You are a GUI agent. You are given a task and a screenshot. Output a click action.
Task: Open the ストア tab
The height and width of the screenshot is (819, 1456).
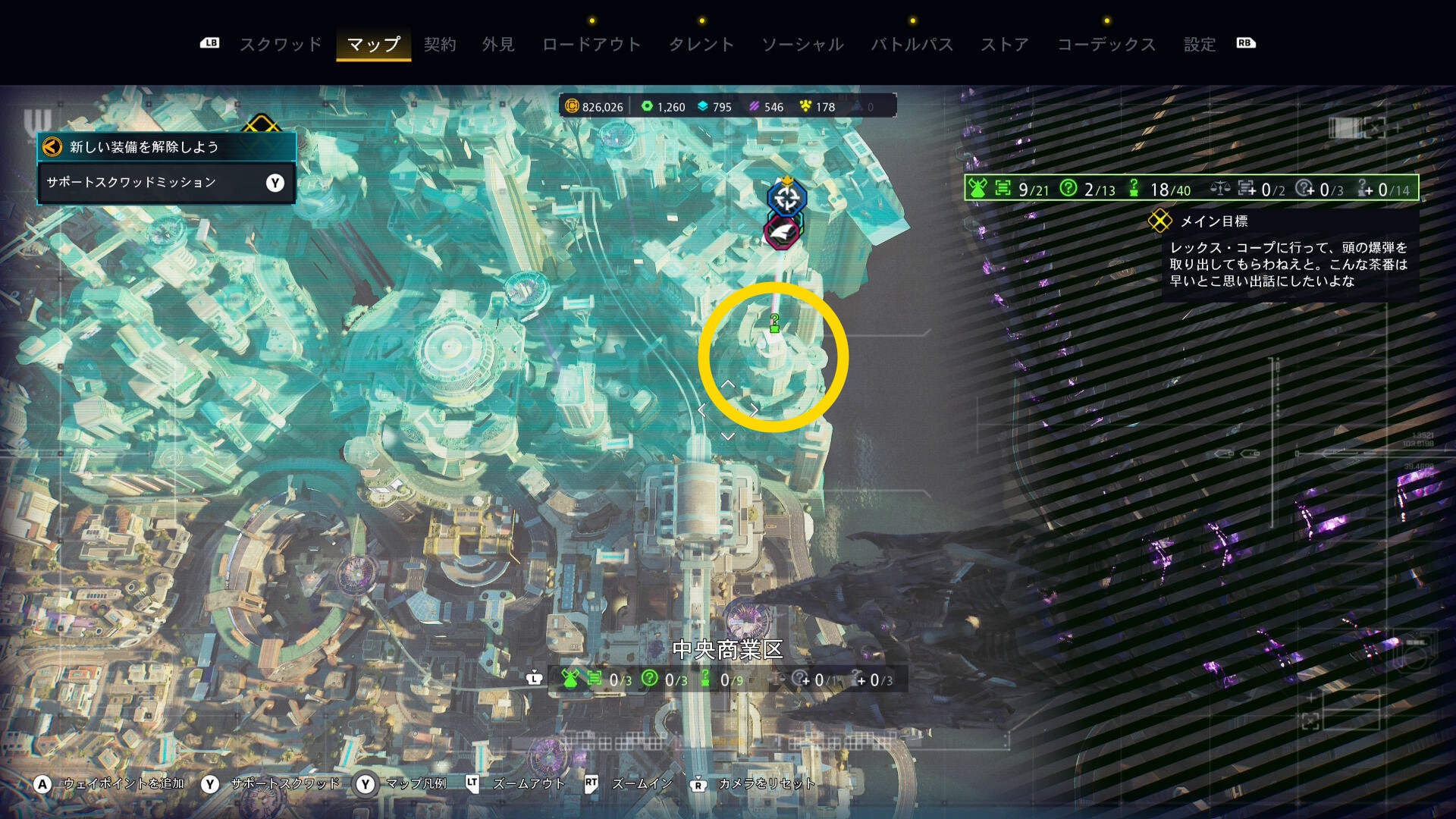pyautogui.click(x=1005, y=45)
